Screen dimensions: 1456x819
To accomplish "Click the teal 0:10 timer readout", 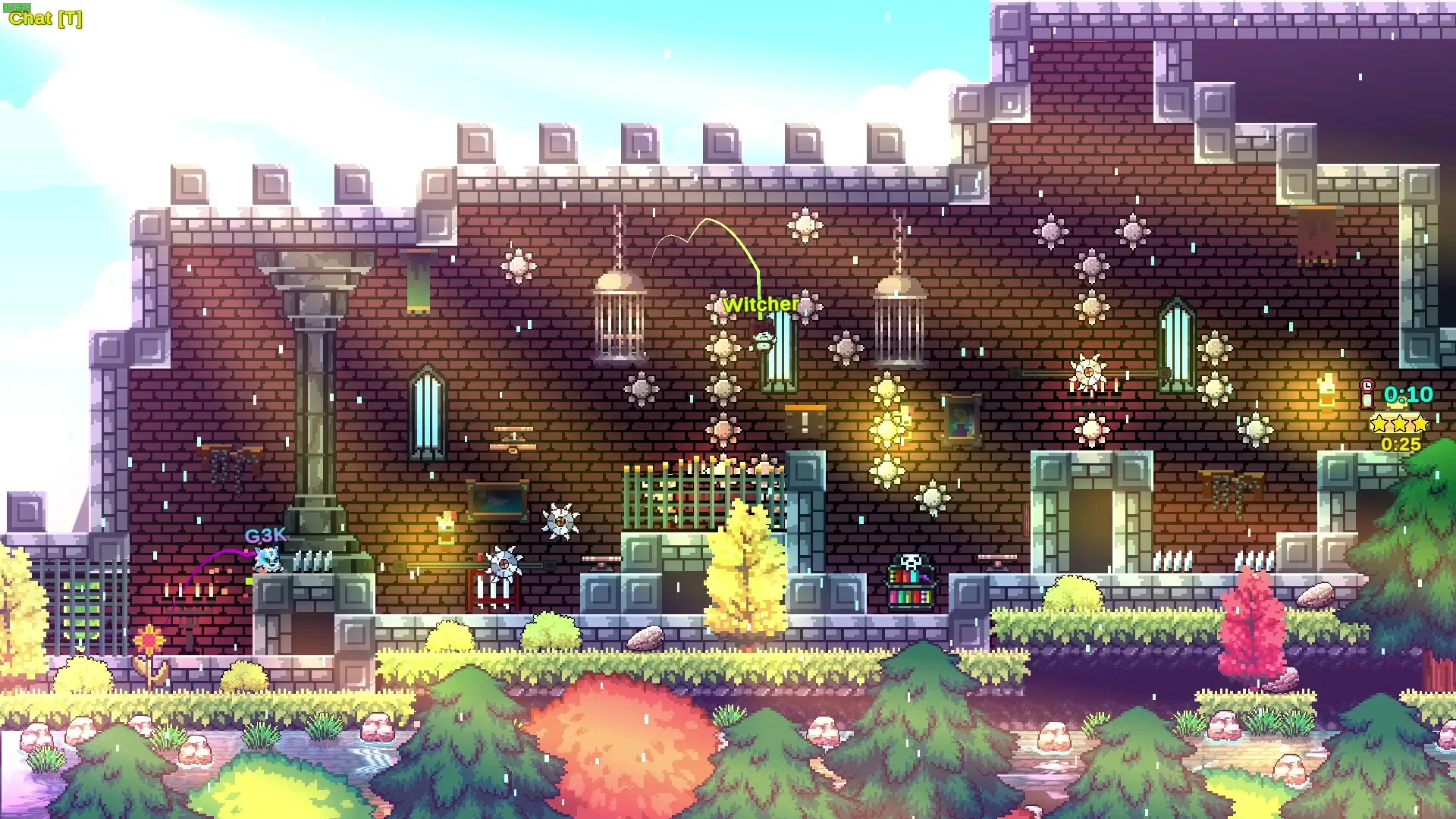I will [x=1407, y=394].
